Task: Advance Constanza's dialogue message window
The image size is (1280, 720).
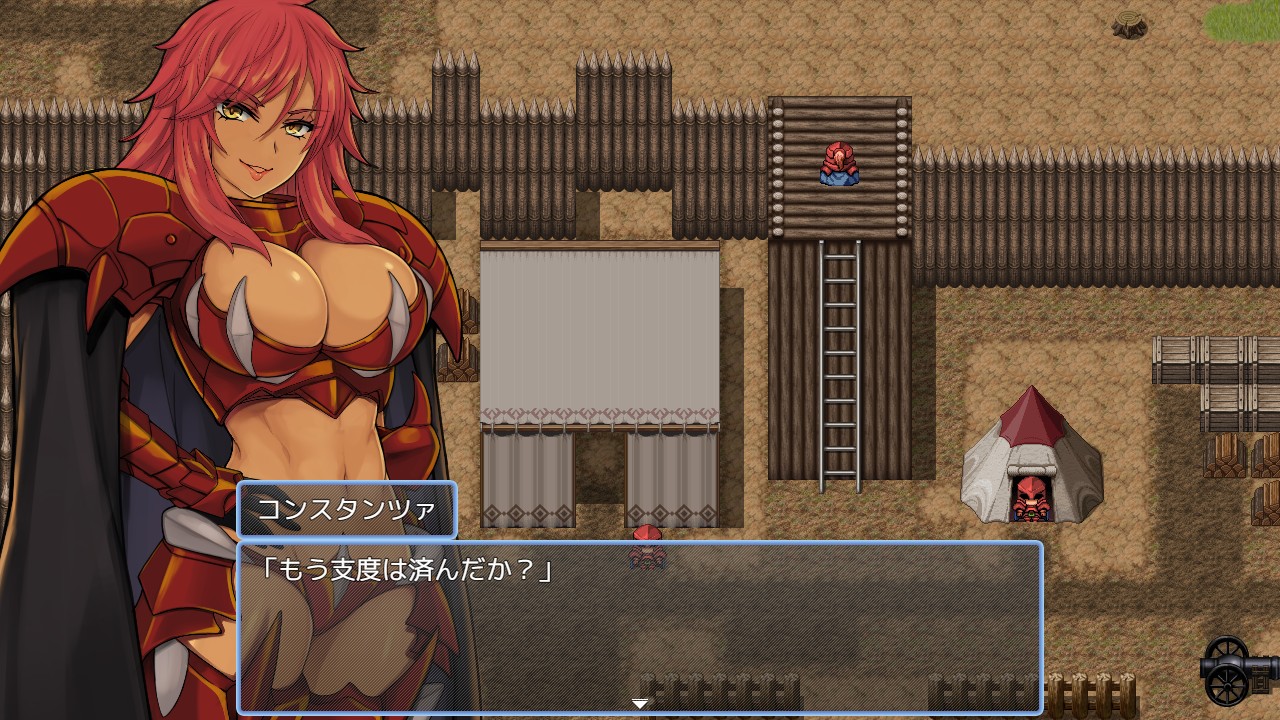Action: pyautogui.click(x=640, y=625)
